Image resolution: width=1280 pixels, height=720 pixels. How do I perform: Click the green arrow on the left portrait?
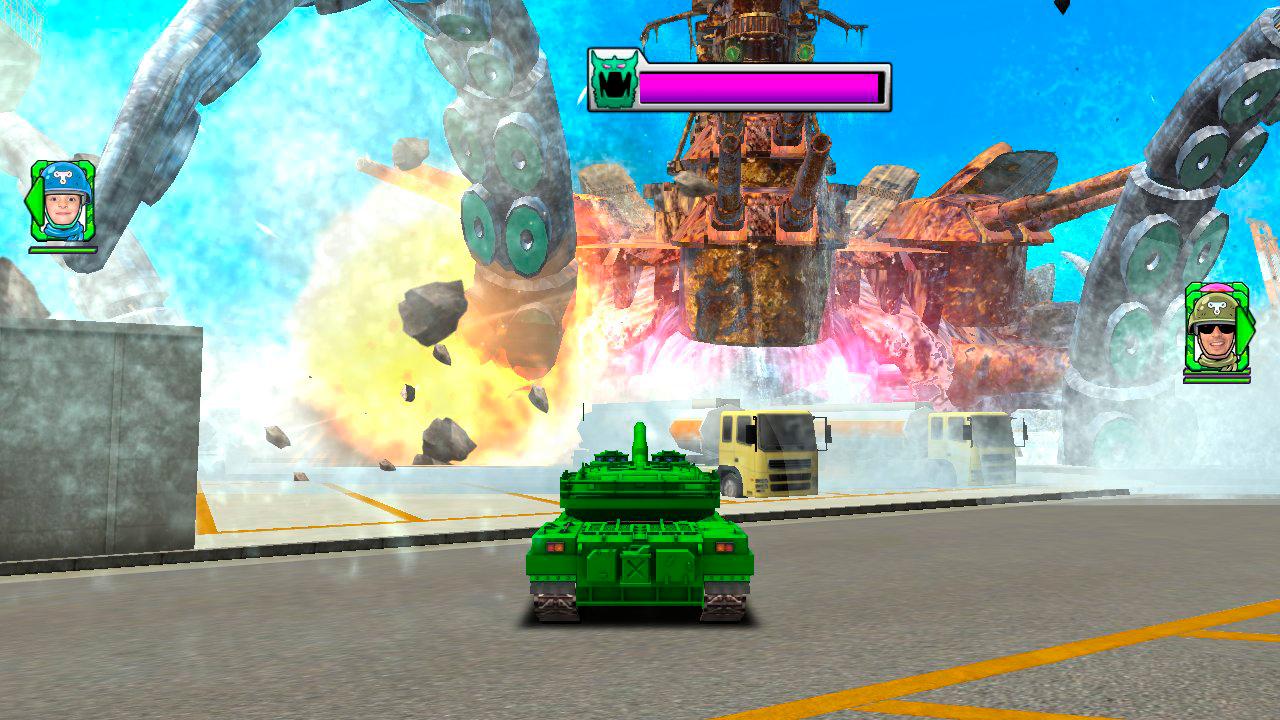point(37,202)
